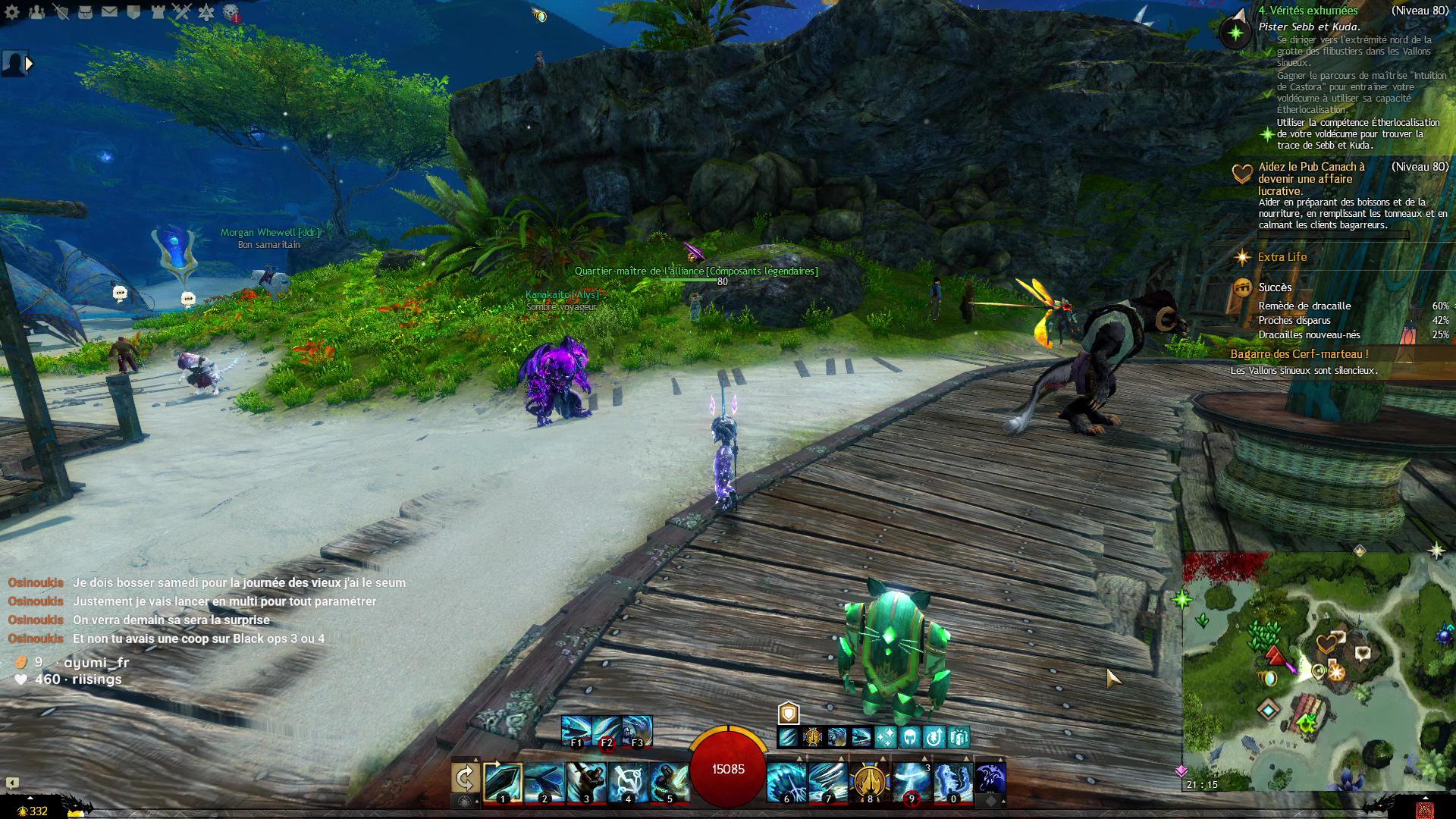Open the guild shield panel
The width and height of the screenshot is (1456, 819).
(x=133, y=12)
